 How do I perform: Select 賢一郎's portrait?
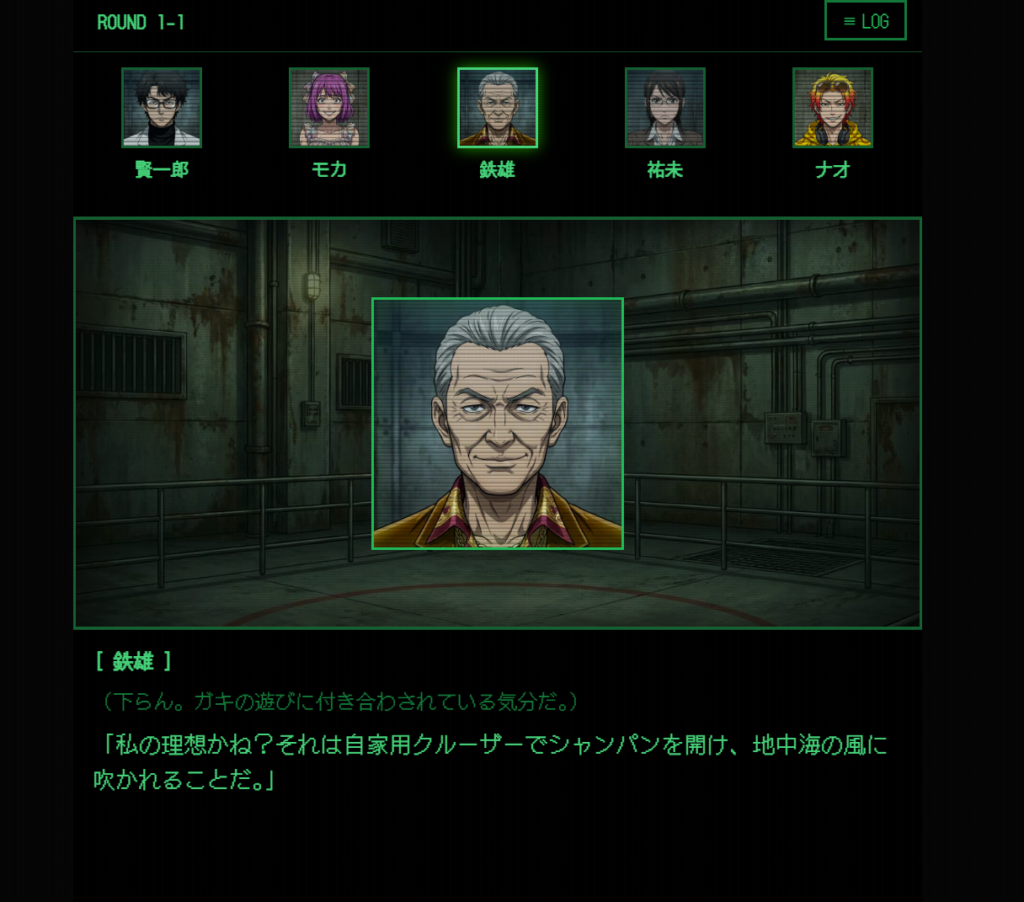161,108
